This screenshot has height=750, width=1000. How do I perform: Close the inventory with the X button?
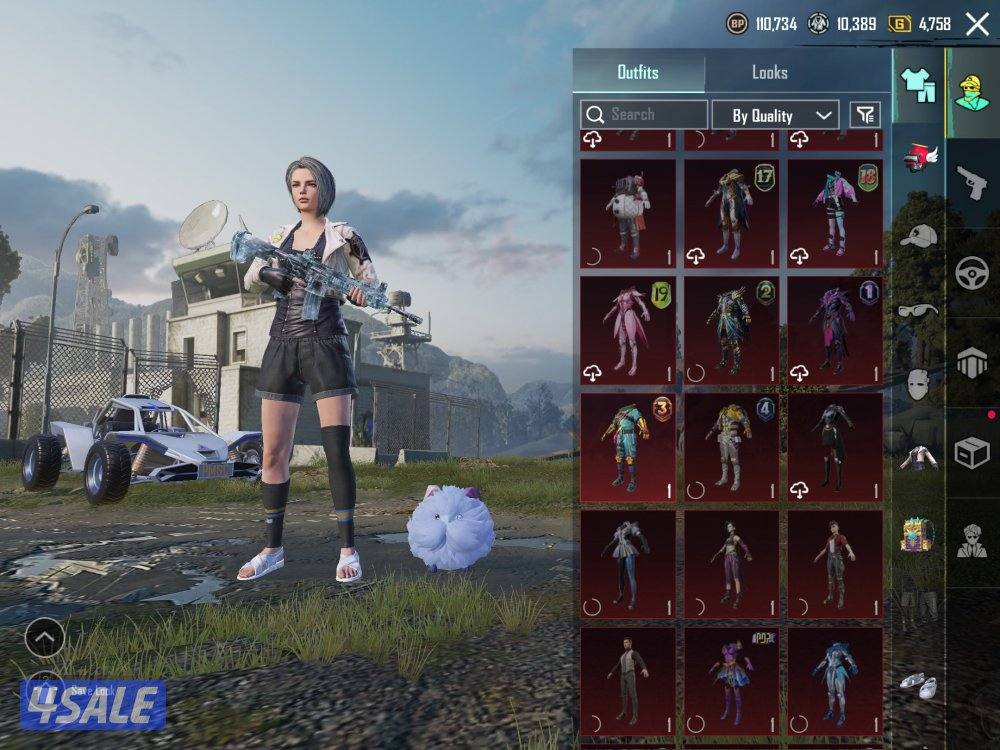coord(977,24)
